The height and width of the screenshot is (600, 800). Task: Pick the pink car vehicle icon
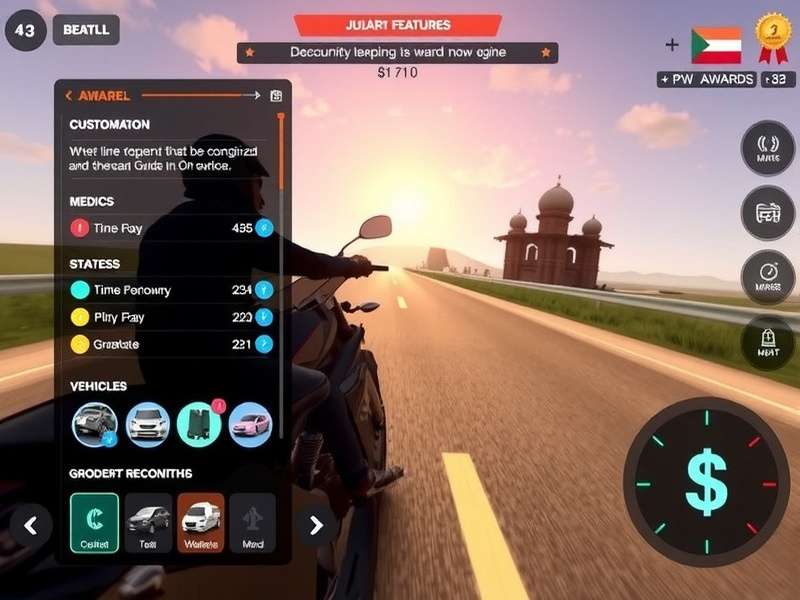250,424
